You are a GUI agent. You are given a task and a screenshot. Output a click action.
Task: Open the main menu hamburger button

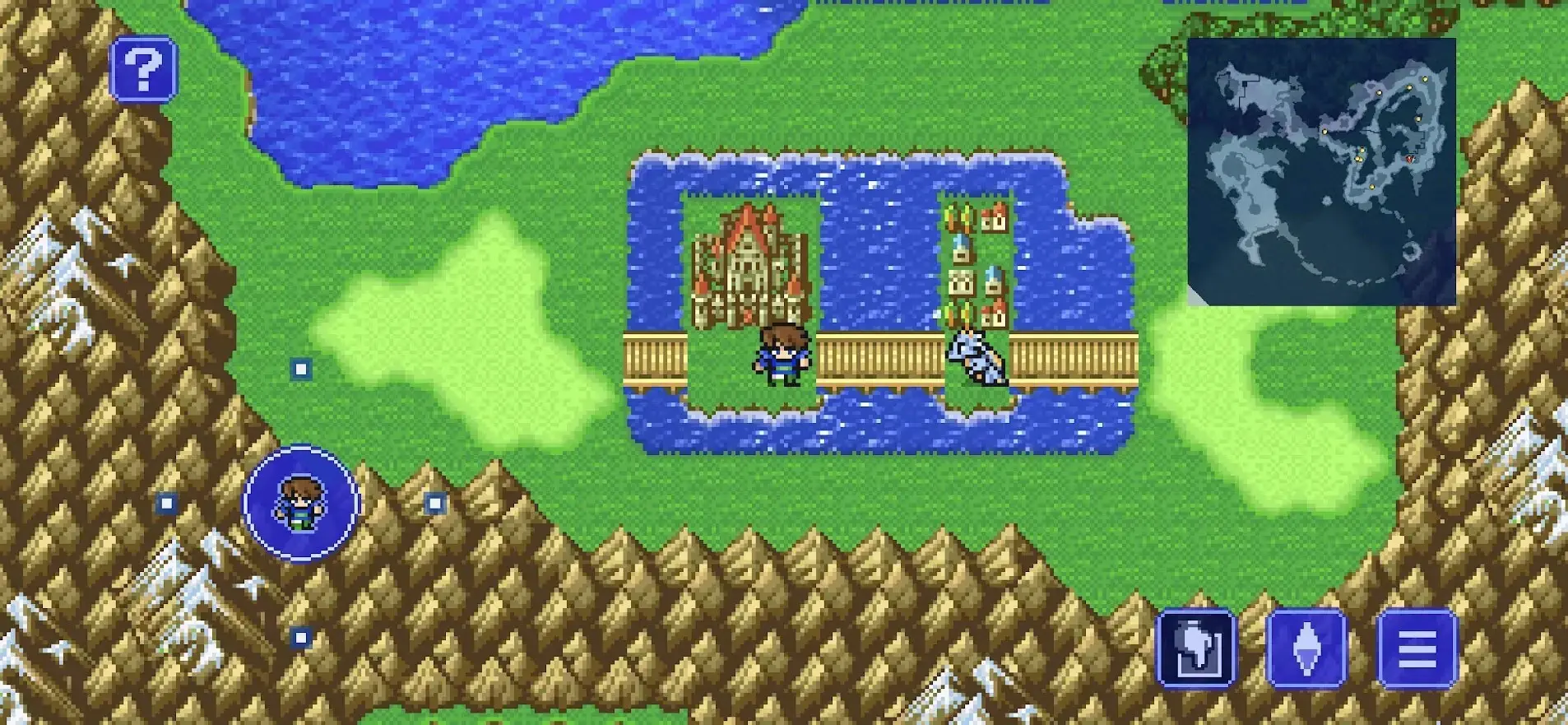1417,648
